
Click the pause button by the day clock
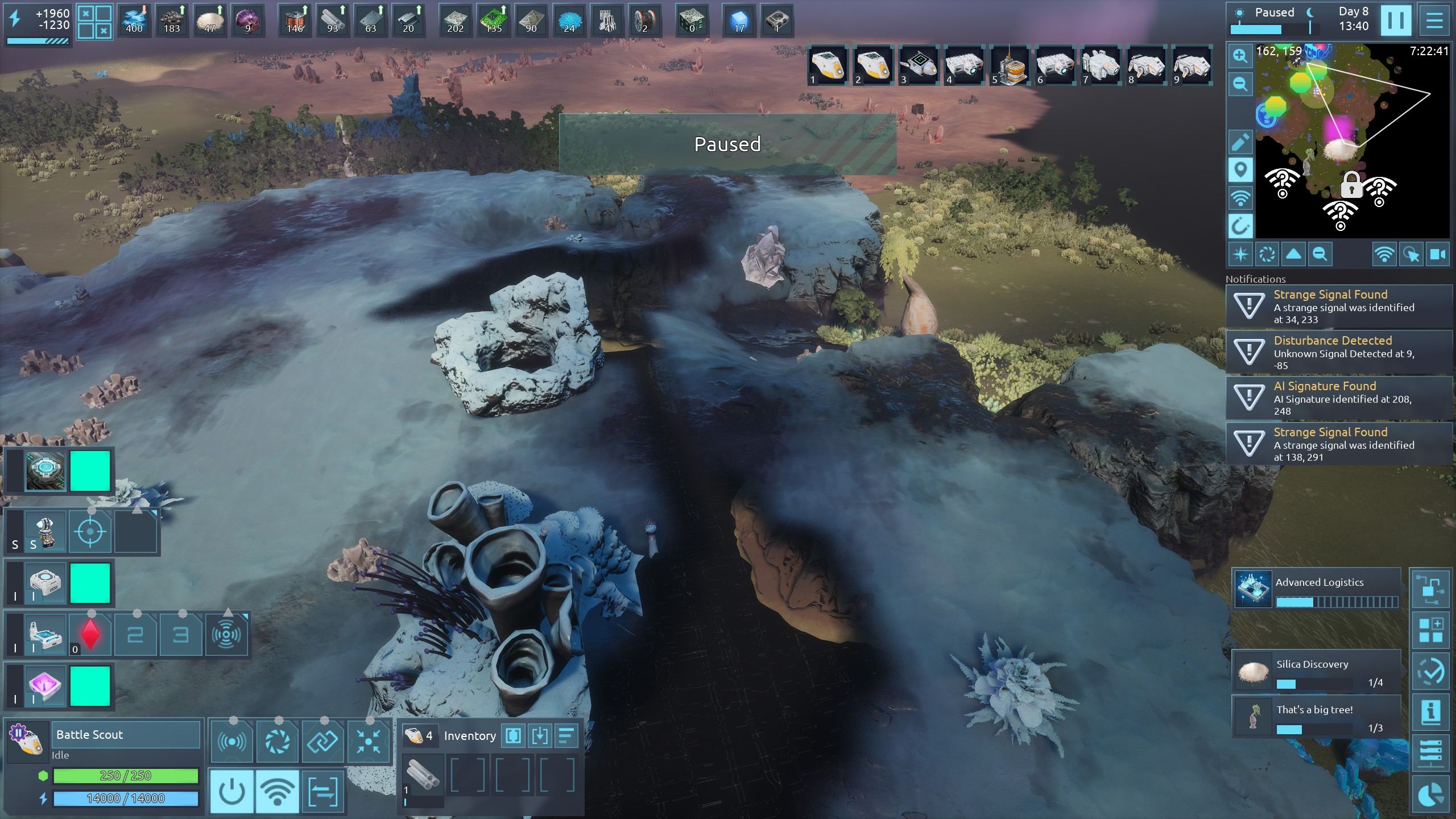coord(1395,20)
